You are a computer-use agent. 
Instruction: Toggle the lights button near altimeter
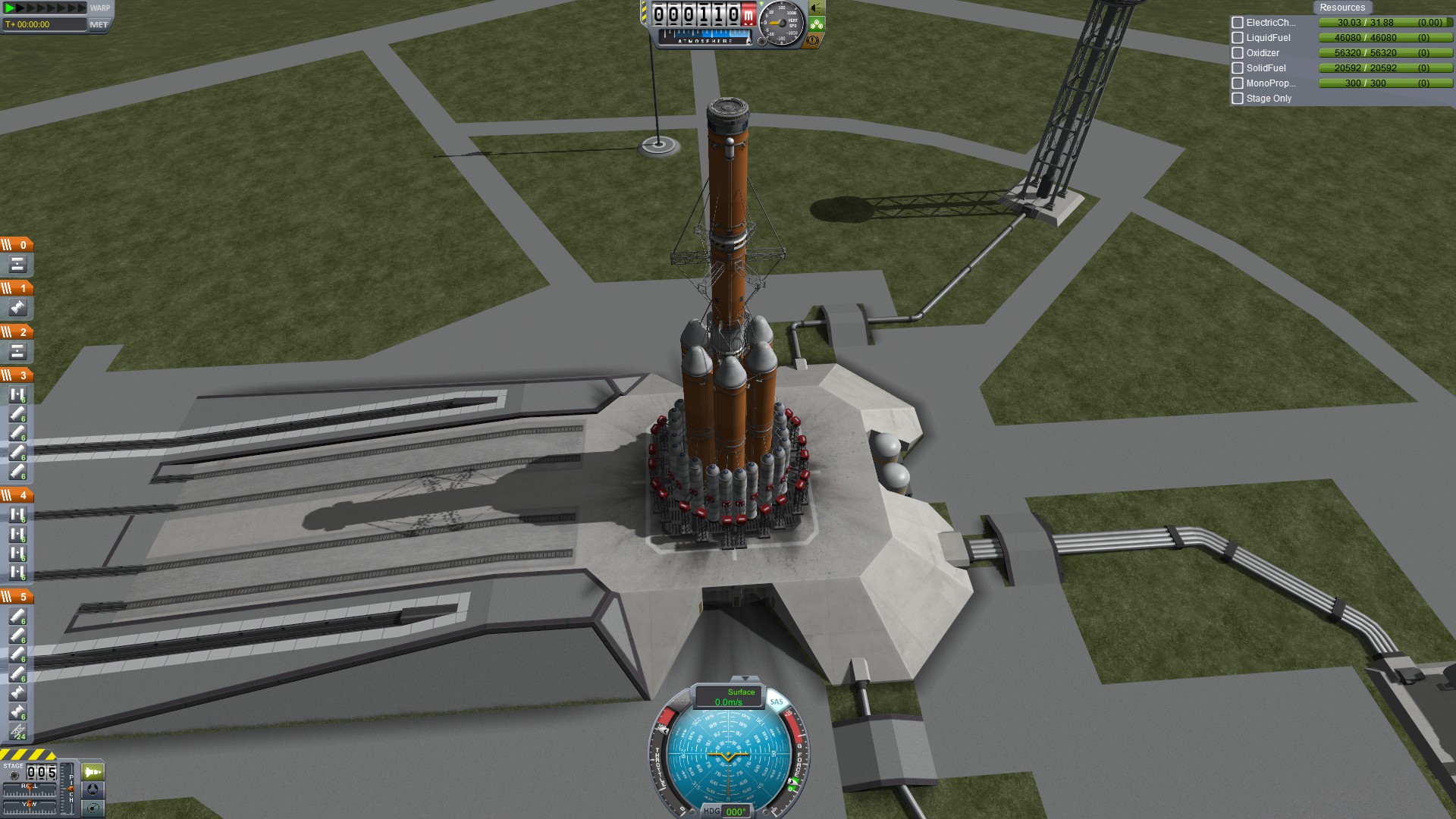[x=817, y=8]
